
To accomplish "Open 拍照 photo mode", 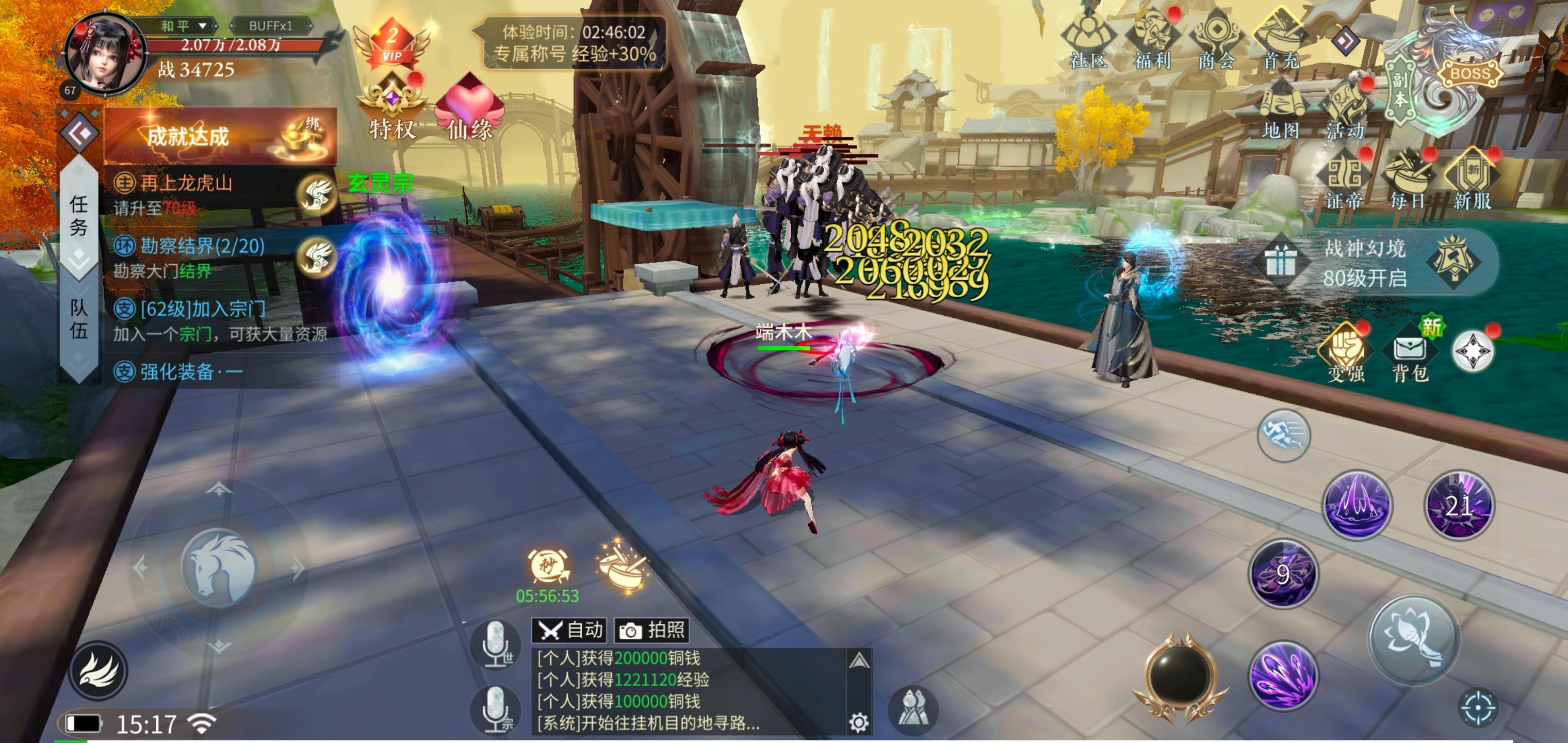I will click(652, 629).
